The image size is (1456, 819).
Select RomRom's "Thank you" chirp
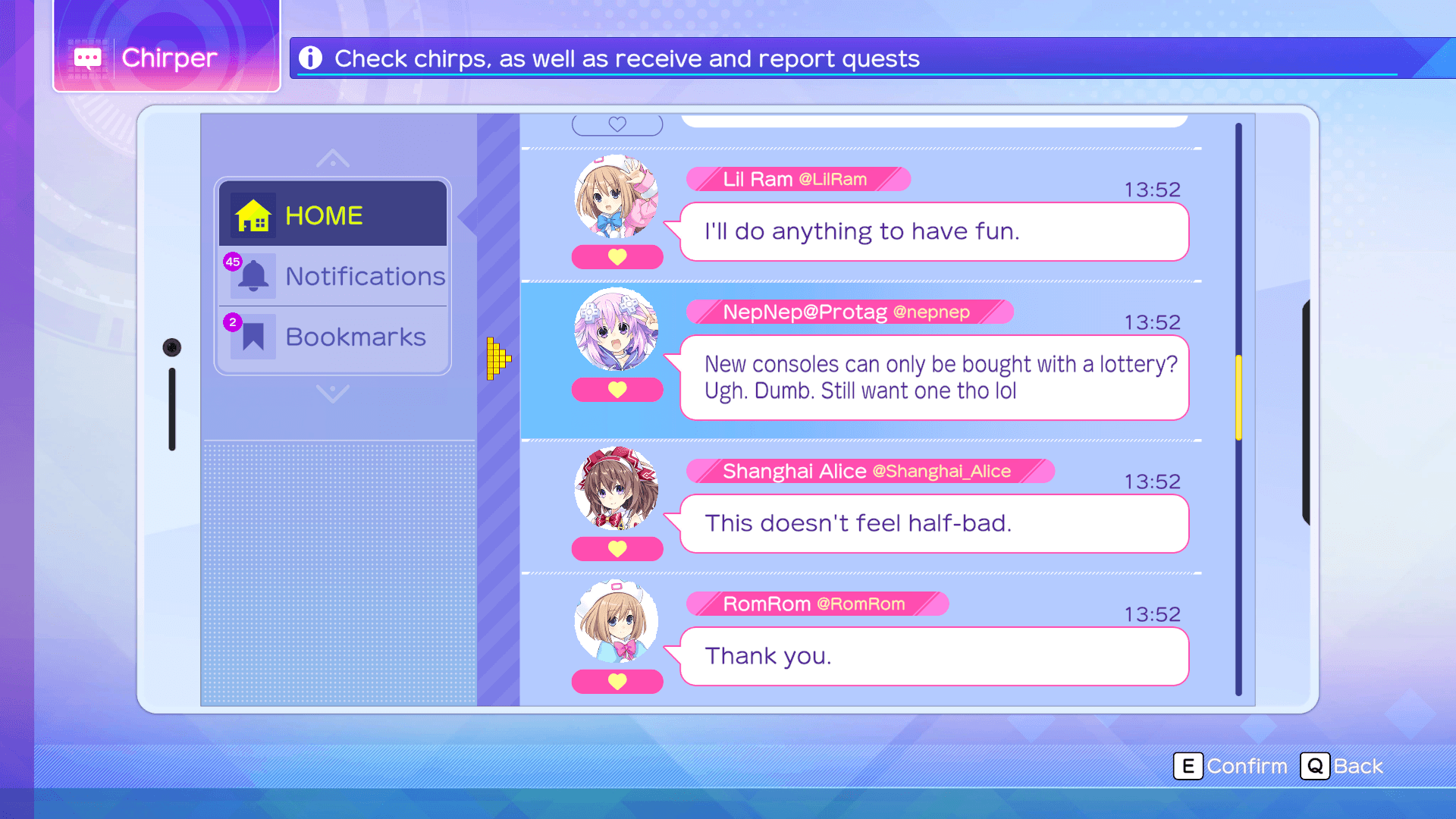click(934, 657)
